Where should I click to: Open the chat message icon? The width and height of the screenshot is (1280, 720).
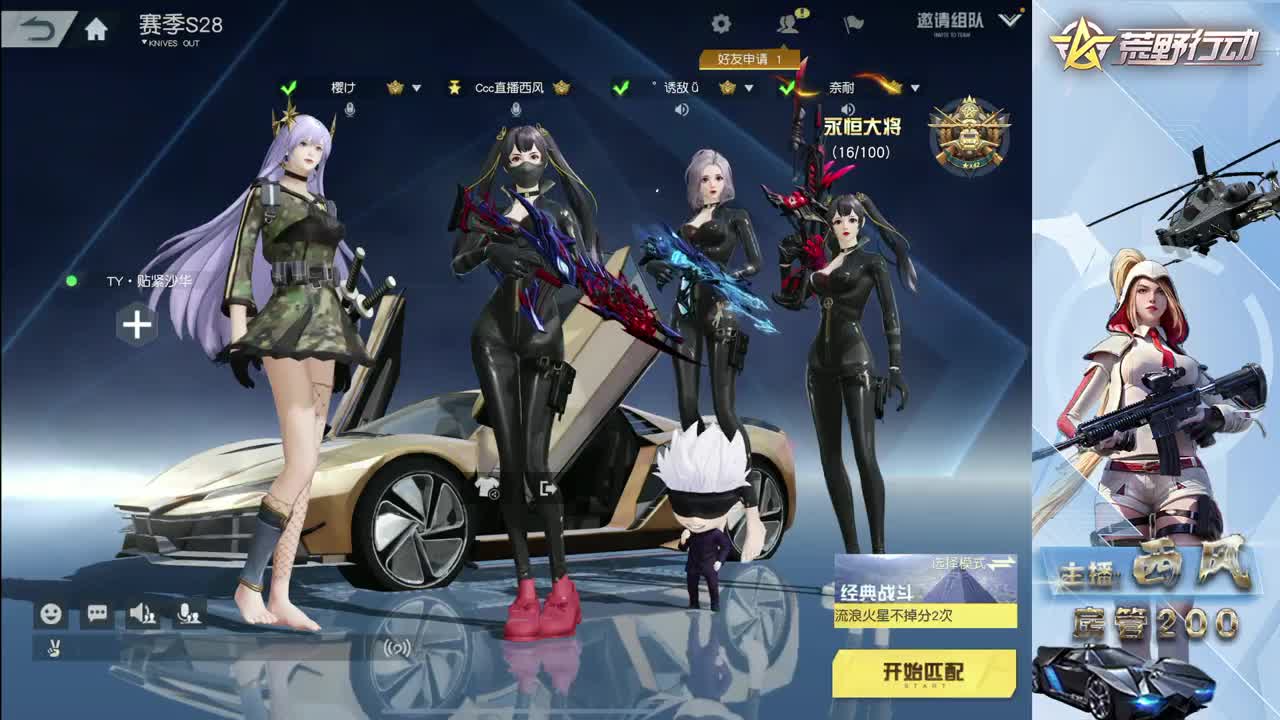pos(96,613)
